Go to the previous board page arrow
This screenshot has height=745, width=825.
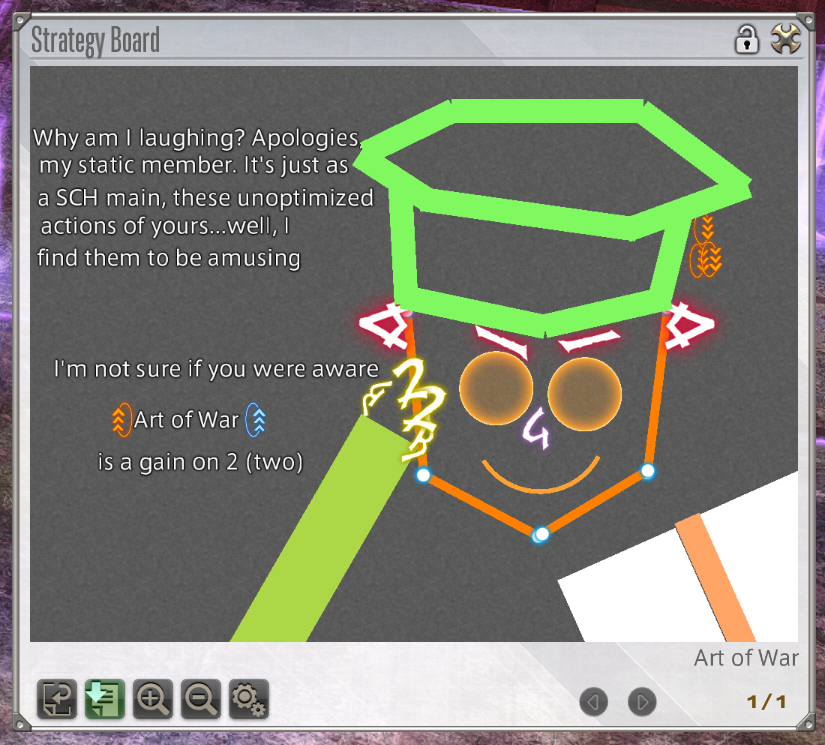(x=593, y=702)
